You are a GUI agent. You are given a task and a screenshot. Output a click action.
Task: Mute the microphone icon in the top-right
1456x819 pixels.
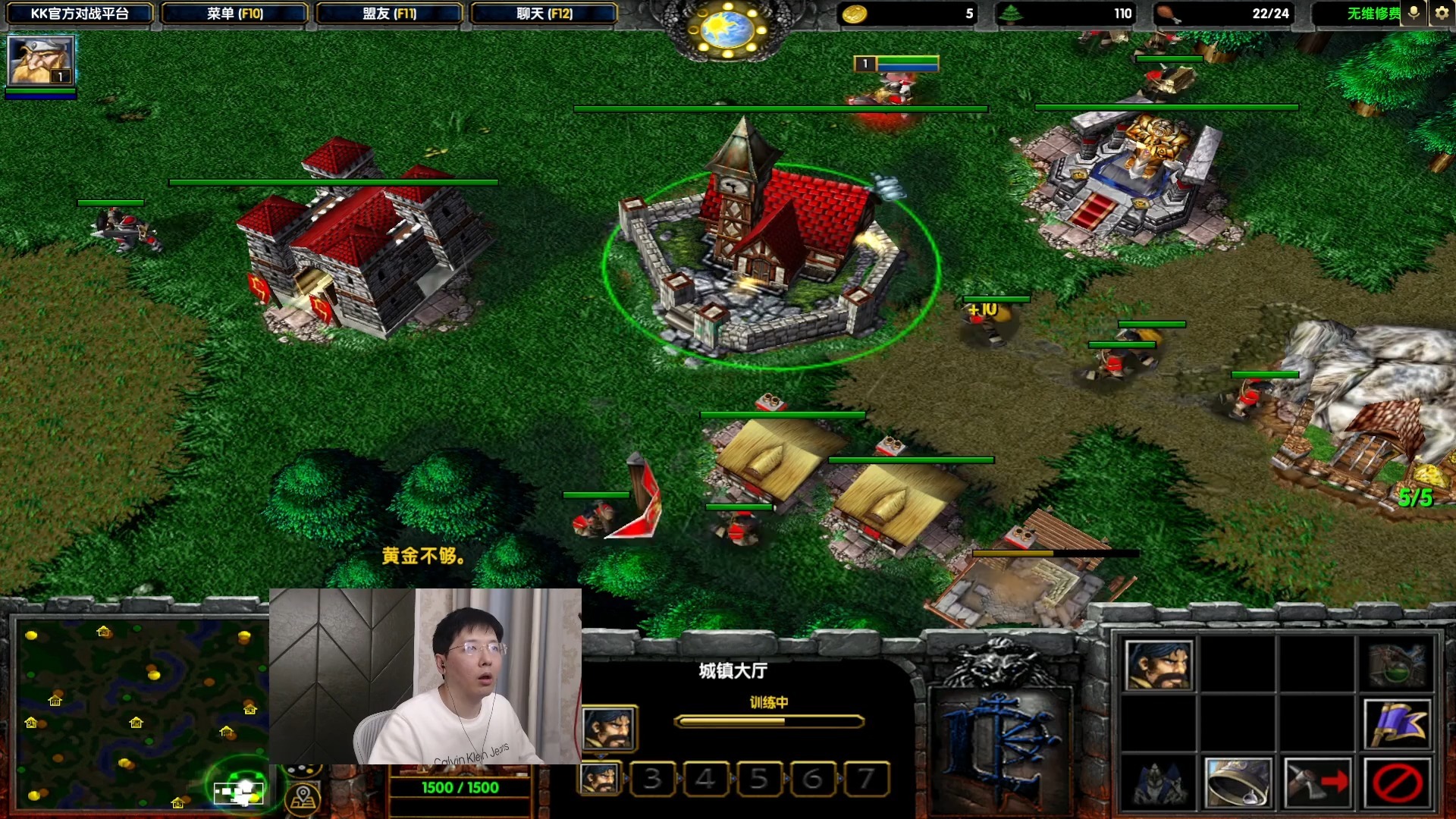[1412, 13]
